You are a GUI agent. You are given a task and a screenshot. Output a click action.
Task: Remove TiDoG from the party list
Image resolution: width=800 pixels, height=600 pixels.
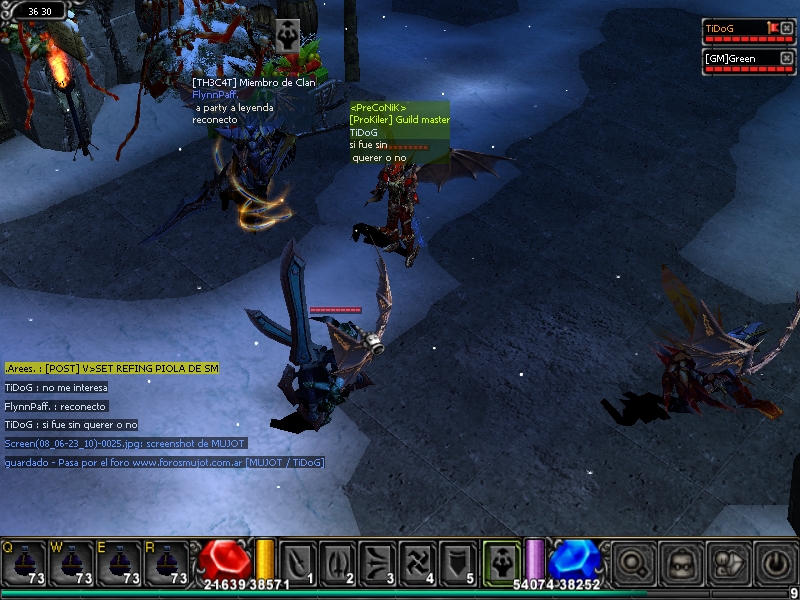[787, 28]
